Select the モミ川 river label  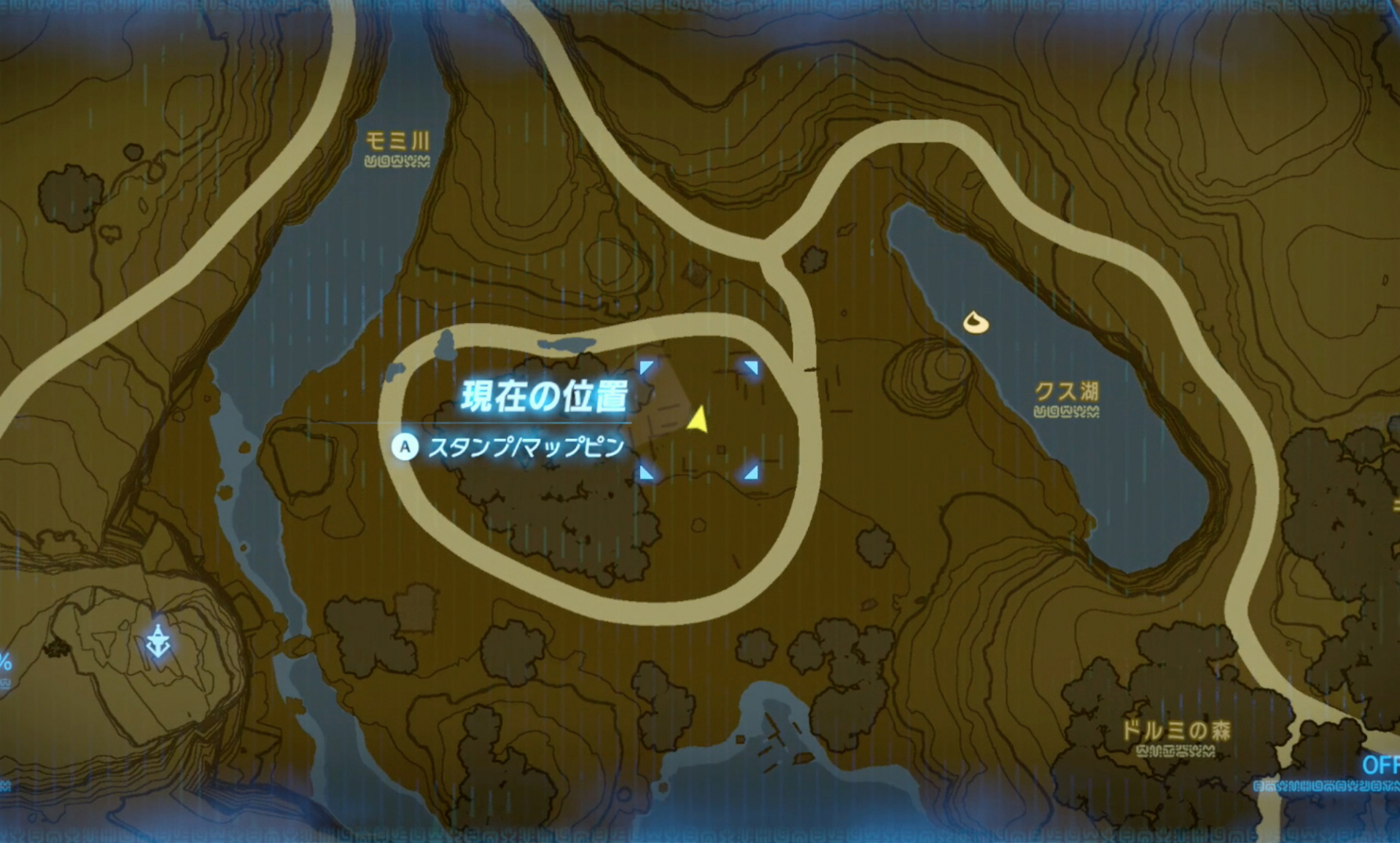399,141
